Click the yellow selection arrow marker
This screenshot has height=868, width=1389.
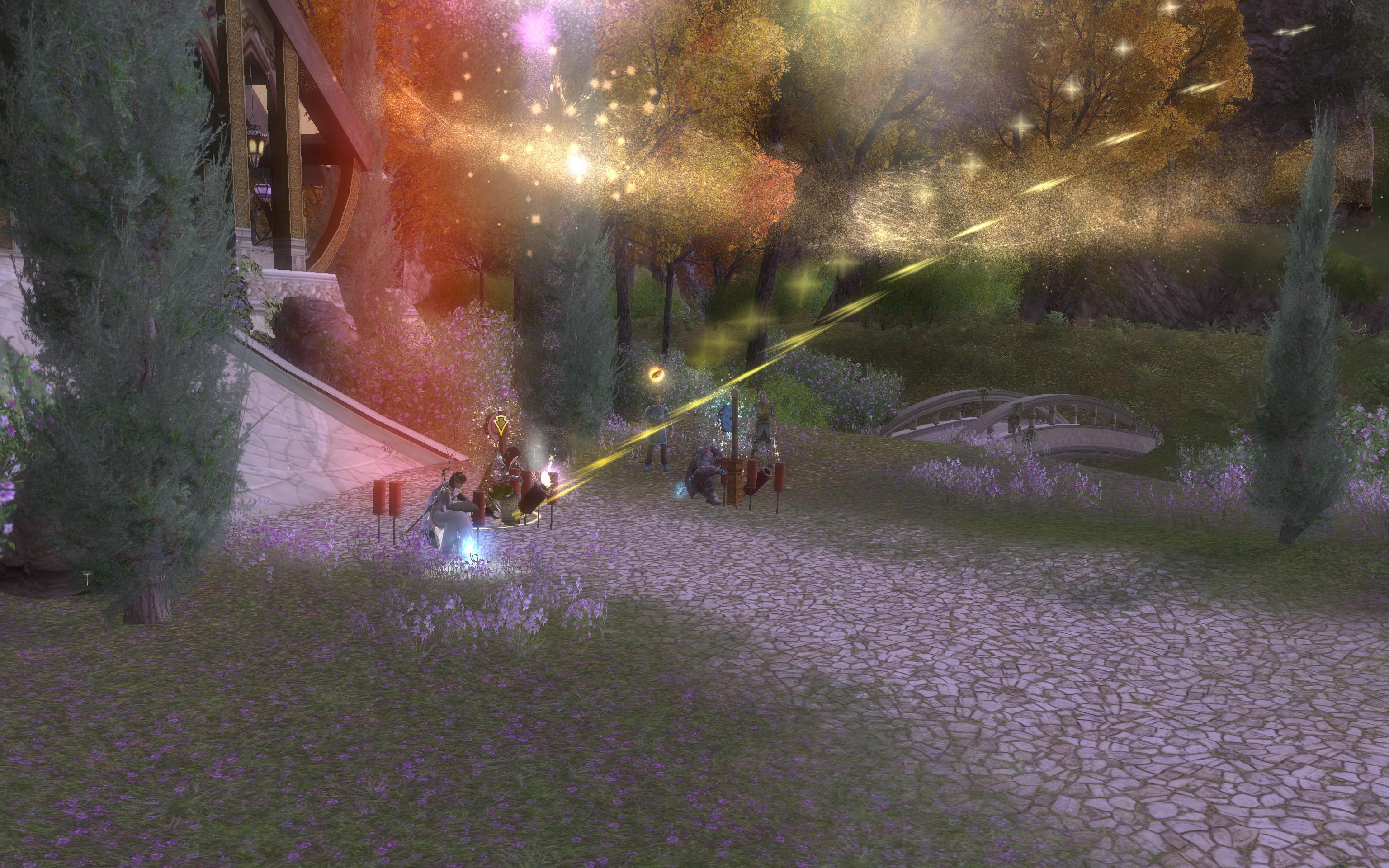[x=496, y=423]
